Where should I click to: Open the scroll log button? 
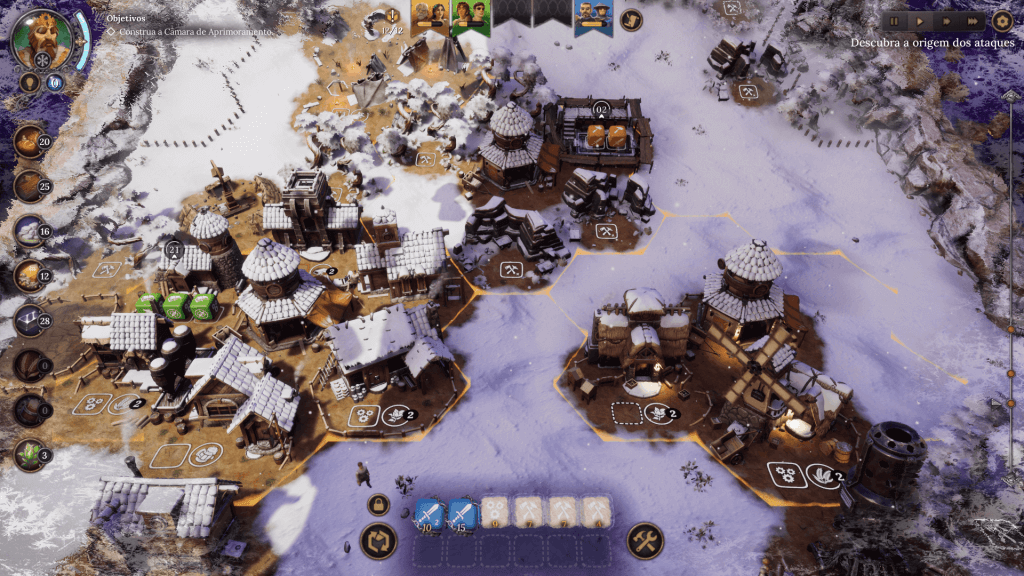(x=631, y=20)
